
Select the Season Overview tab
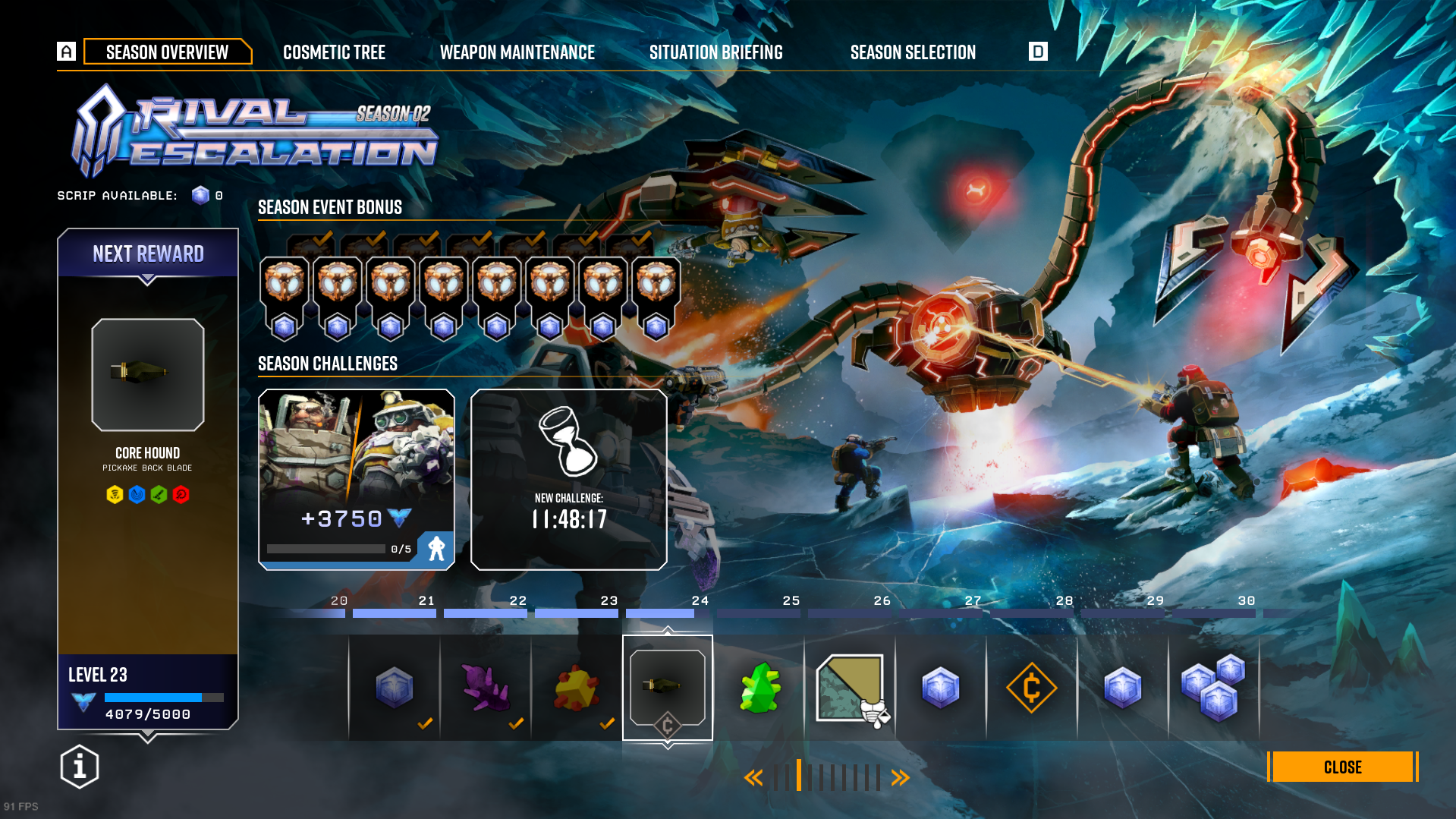coord(167,52)
